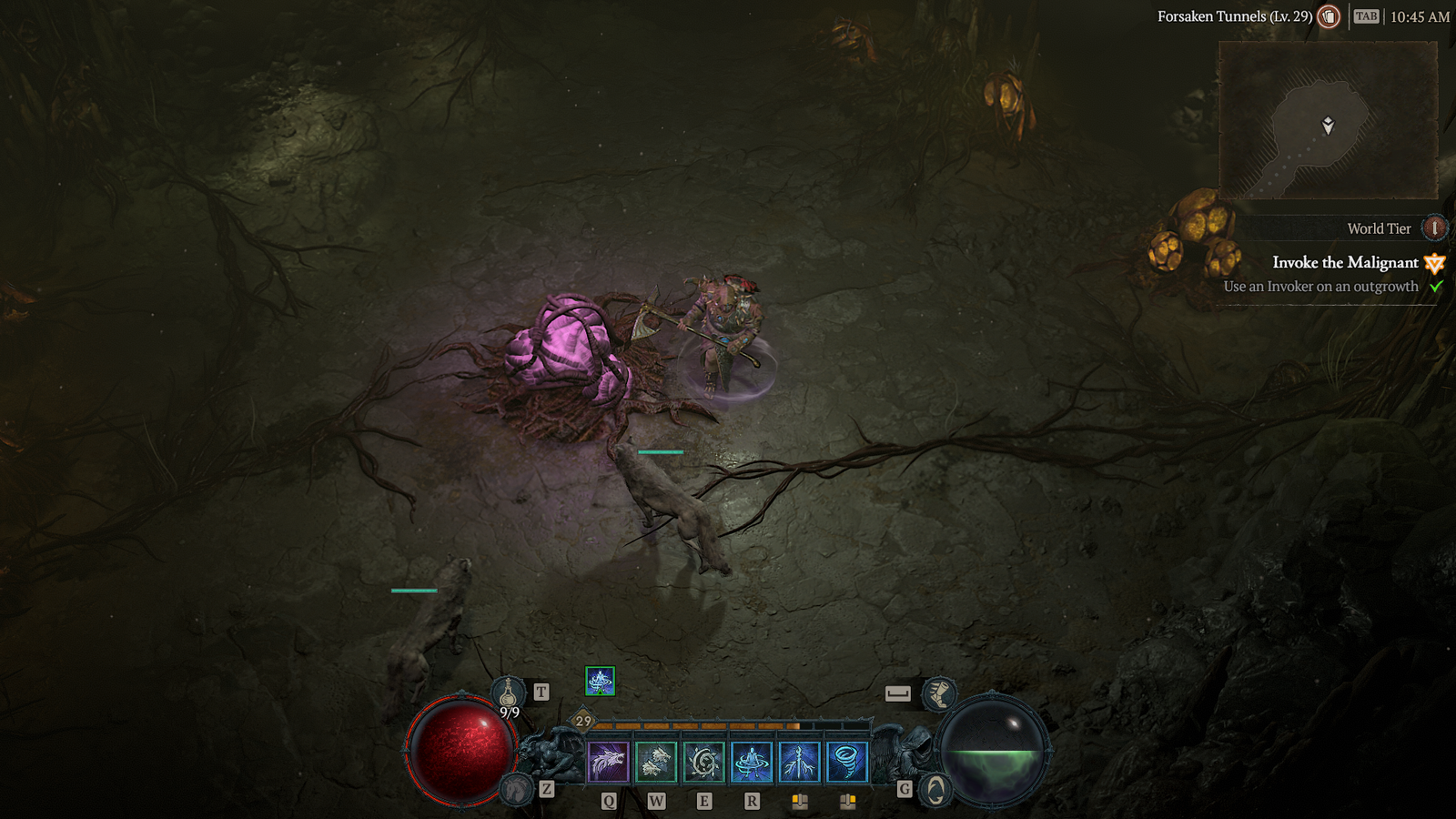
Task: Expand the minimap in the corner
Action: (1329, 116)
